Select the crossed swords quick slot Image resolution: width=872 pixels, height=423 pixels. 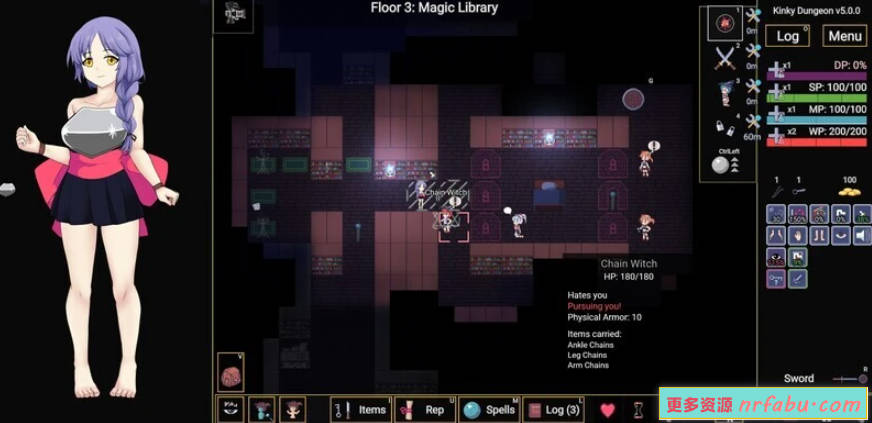tap(725, 59)
